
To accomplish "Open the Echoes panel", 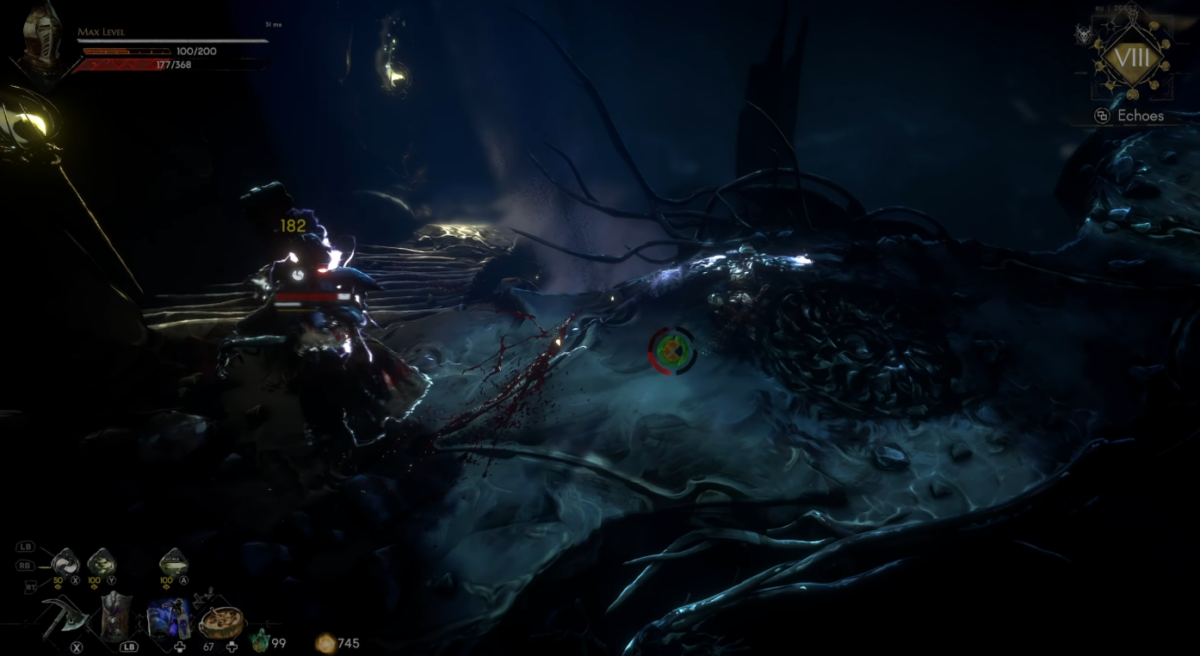I will (1130, 116).
